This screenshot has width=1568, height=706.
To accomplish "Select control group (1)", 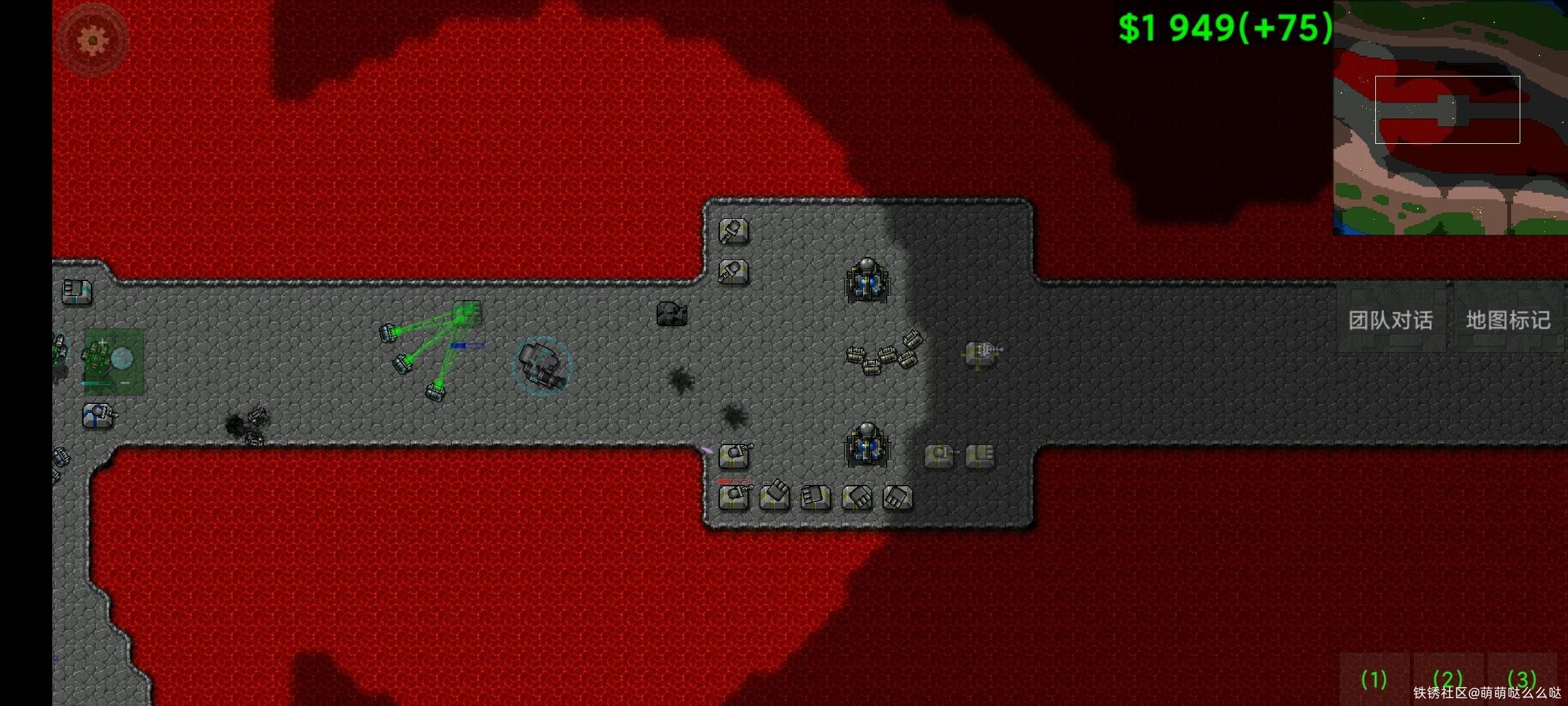I will click(1373, 680).
